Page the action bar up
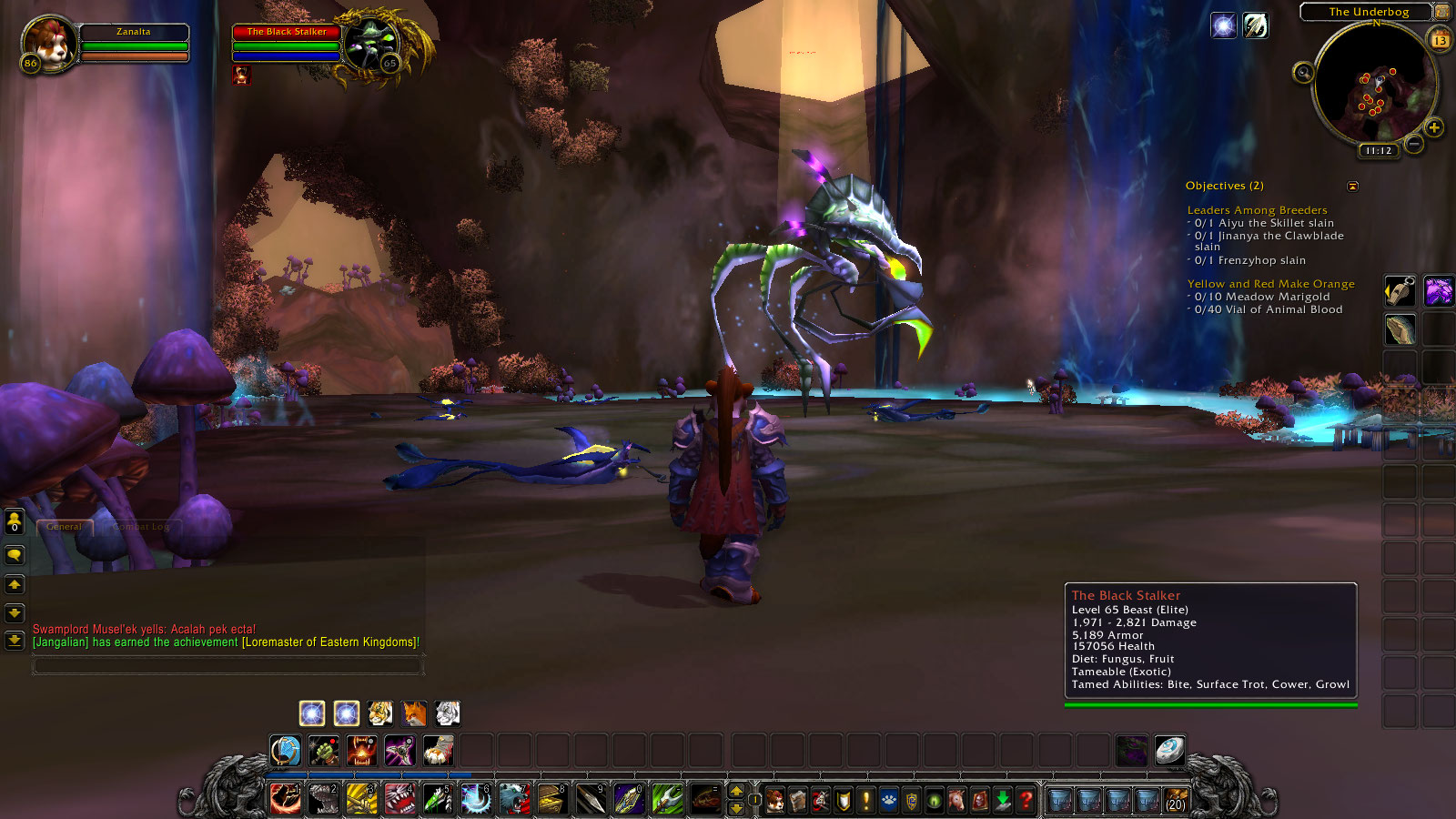The width and height of the screenshot is (1456, 819). (x=736, y=792)
